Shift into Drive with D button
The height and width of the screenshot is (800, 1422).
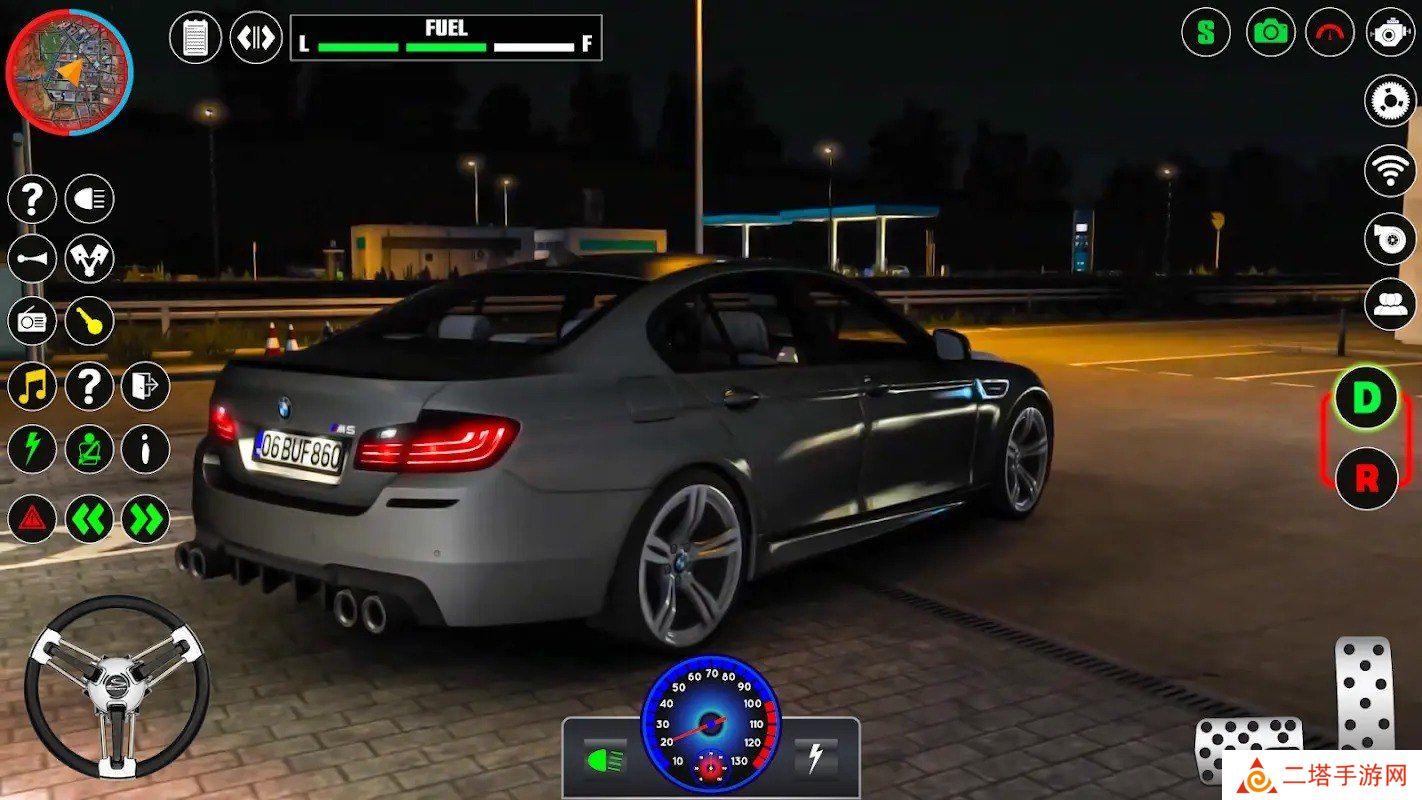click(x=1366, y=398)
